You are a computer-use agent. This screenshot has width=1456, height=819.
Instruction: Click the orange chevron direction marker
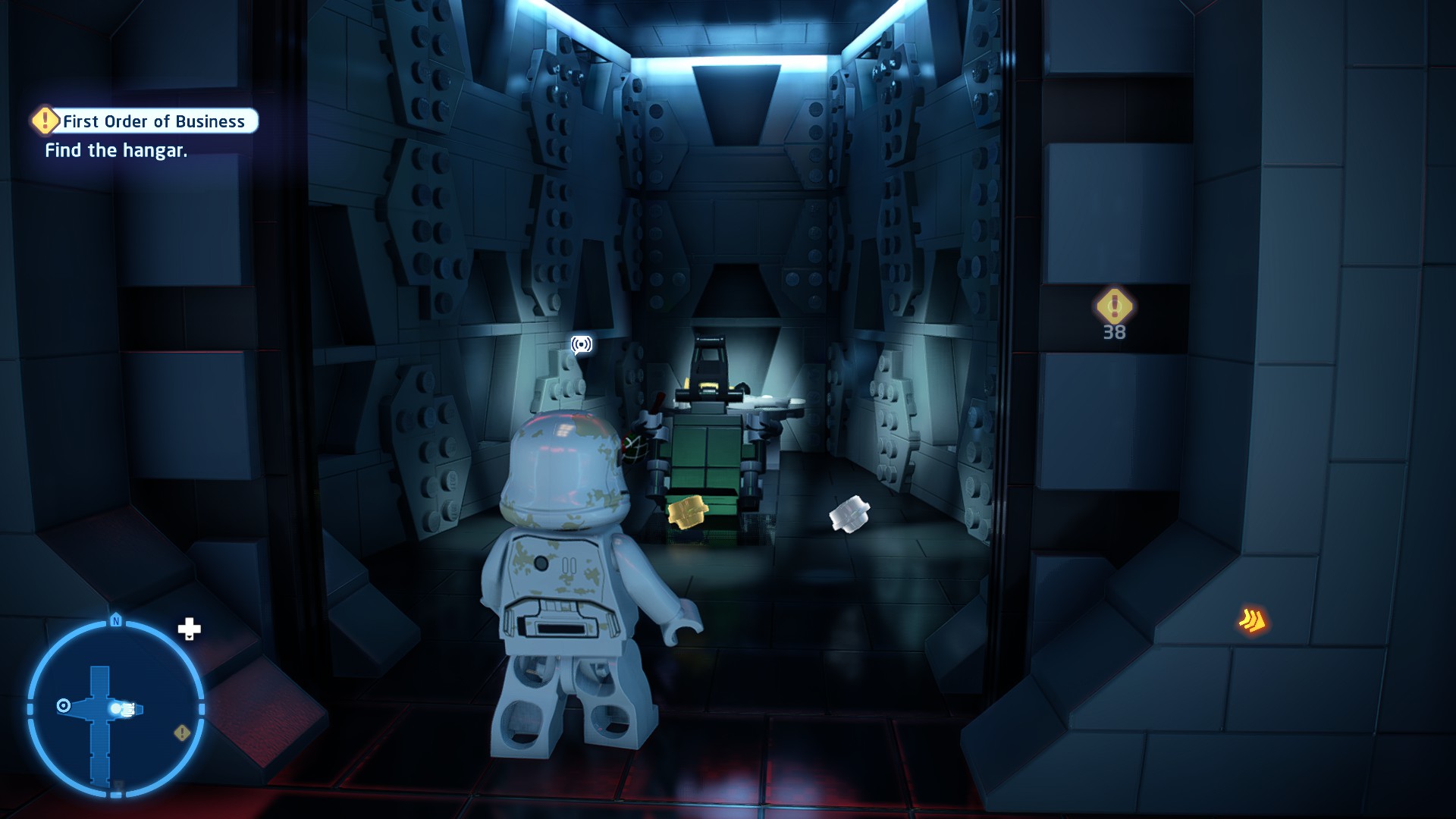(1253, 621)
